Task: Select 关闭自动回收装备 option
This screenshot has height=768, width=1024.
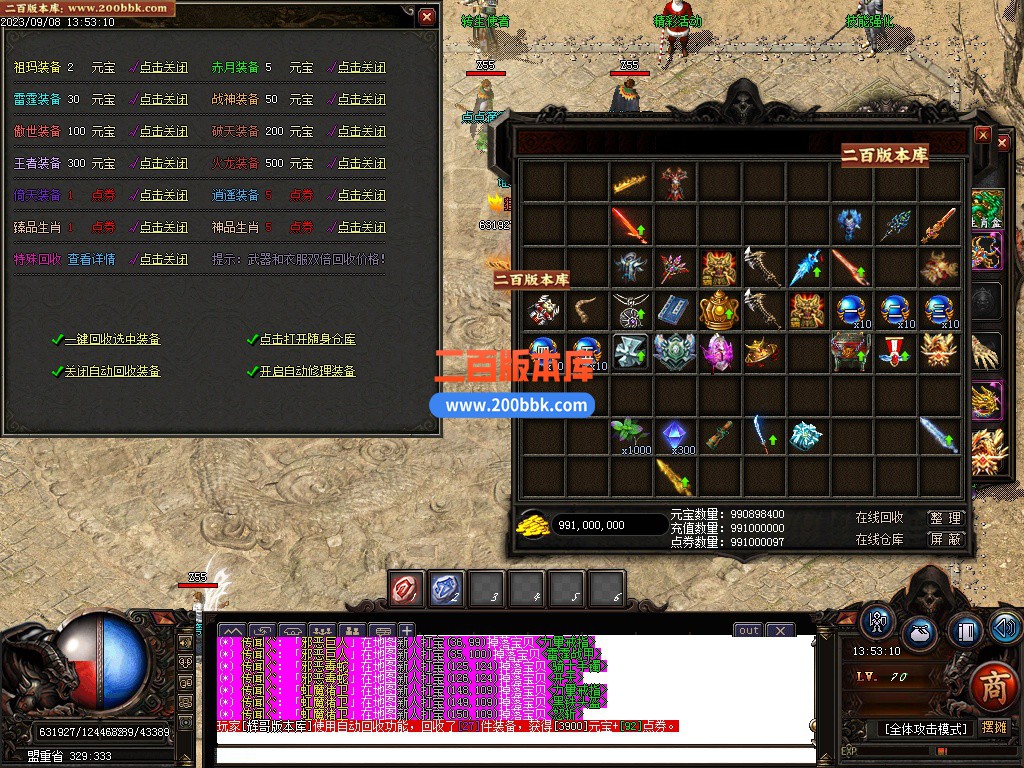Action: click(112, 372)
